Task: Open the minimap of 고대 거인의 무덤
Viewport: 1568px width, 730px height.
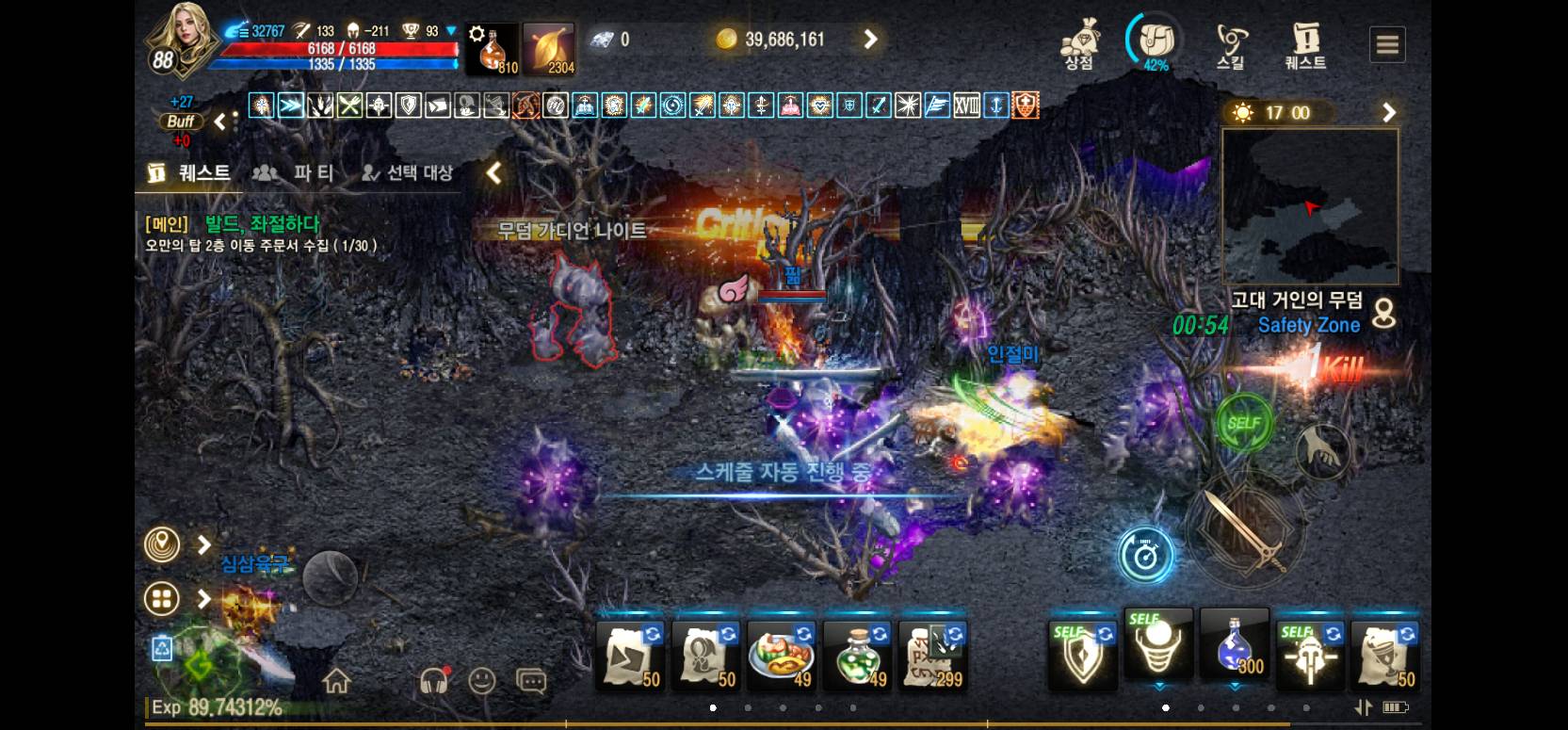Action: tap(1310, 206)
